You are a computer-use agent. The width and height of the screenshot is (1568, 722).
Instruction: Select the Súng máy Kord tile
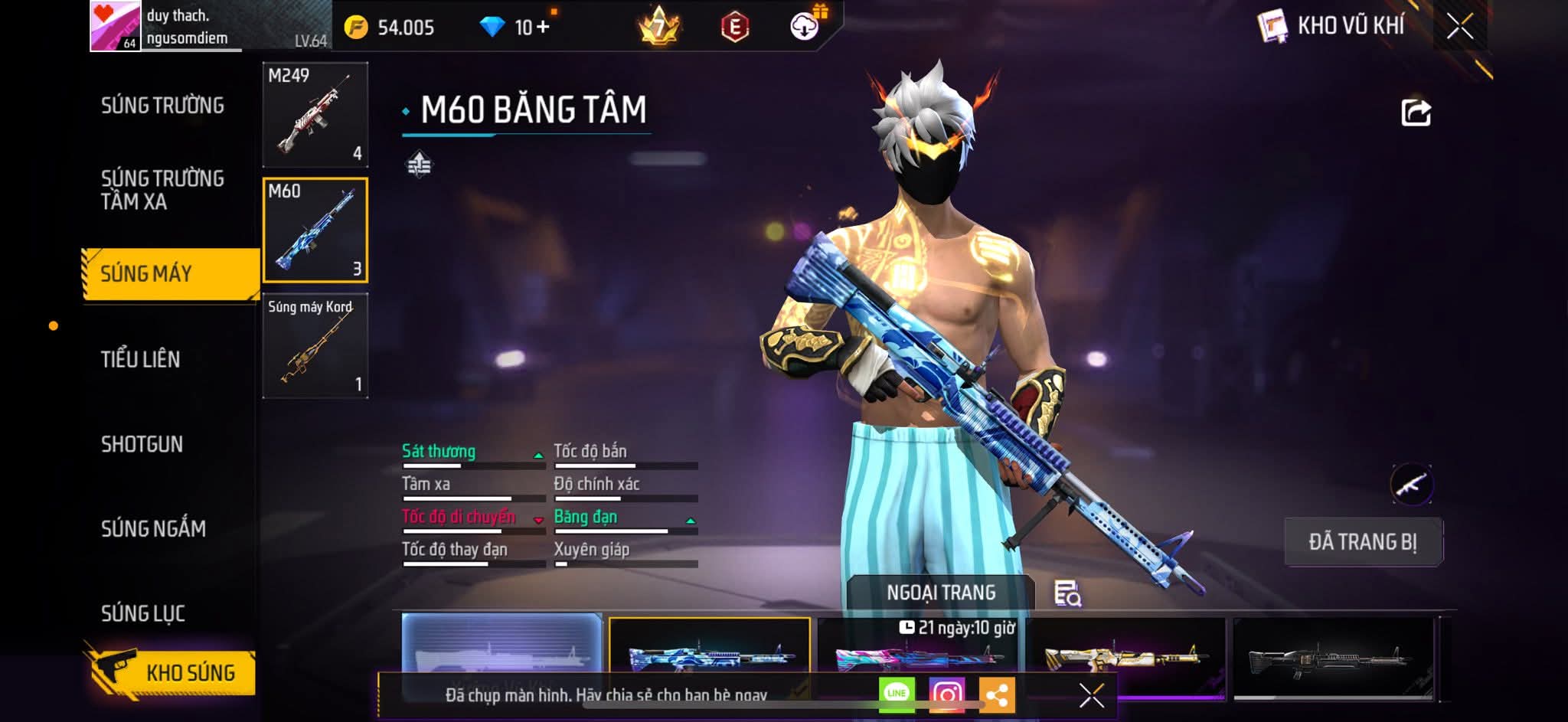coord(315,346)
